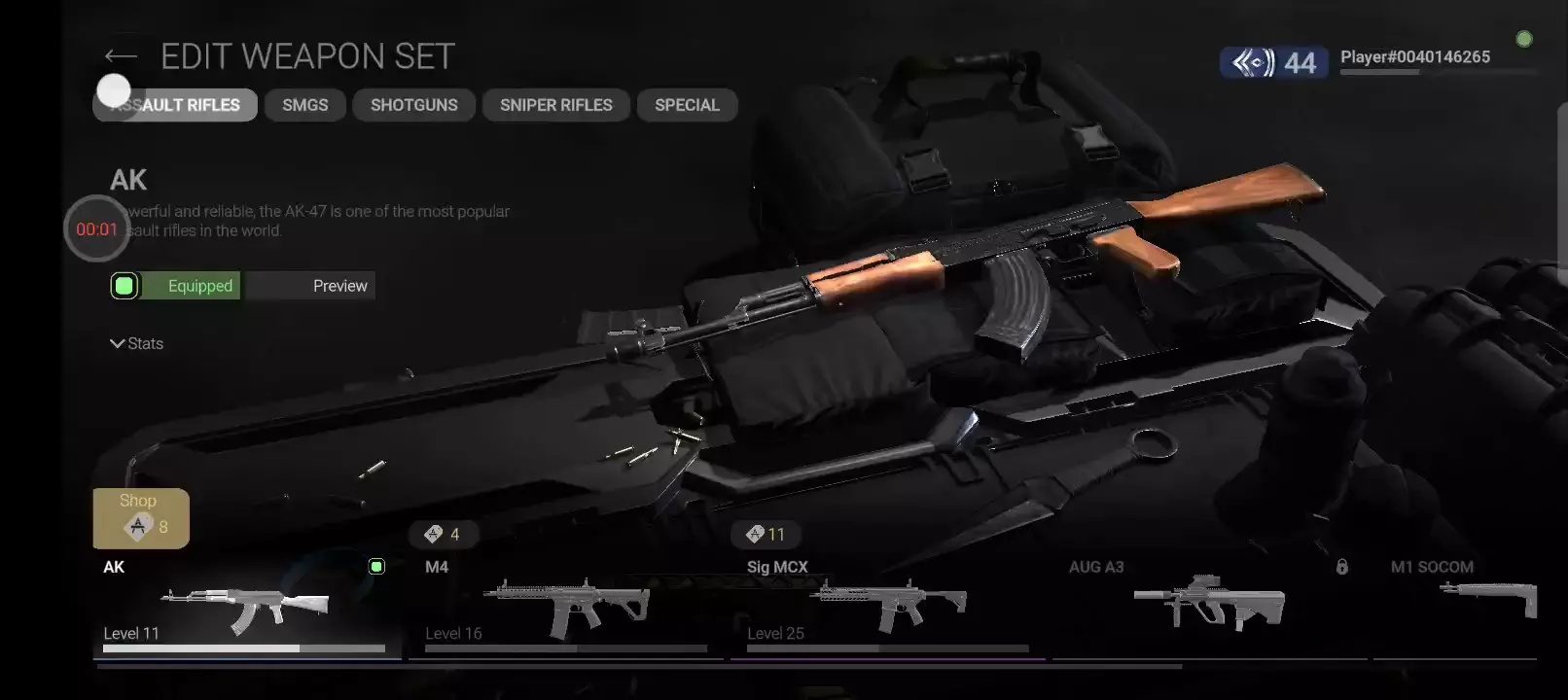This screenshot has width=1568, height=700.
Task: Open the SMGs weapon category
Action: point(305,105)
